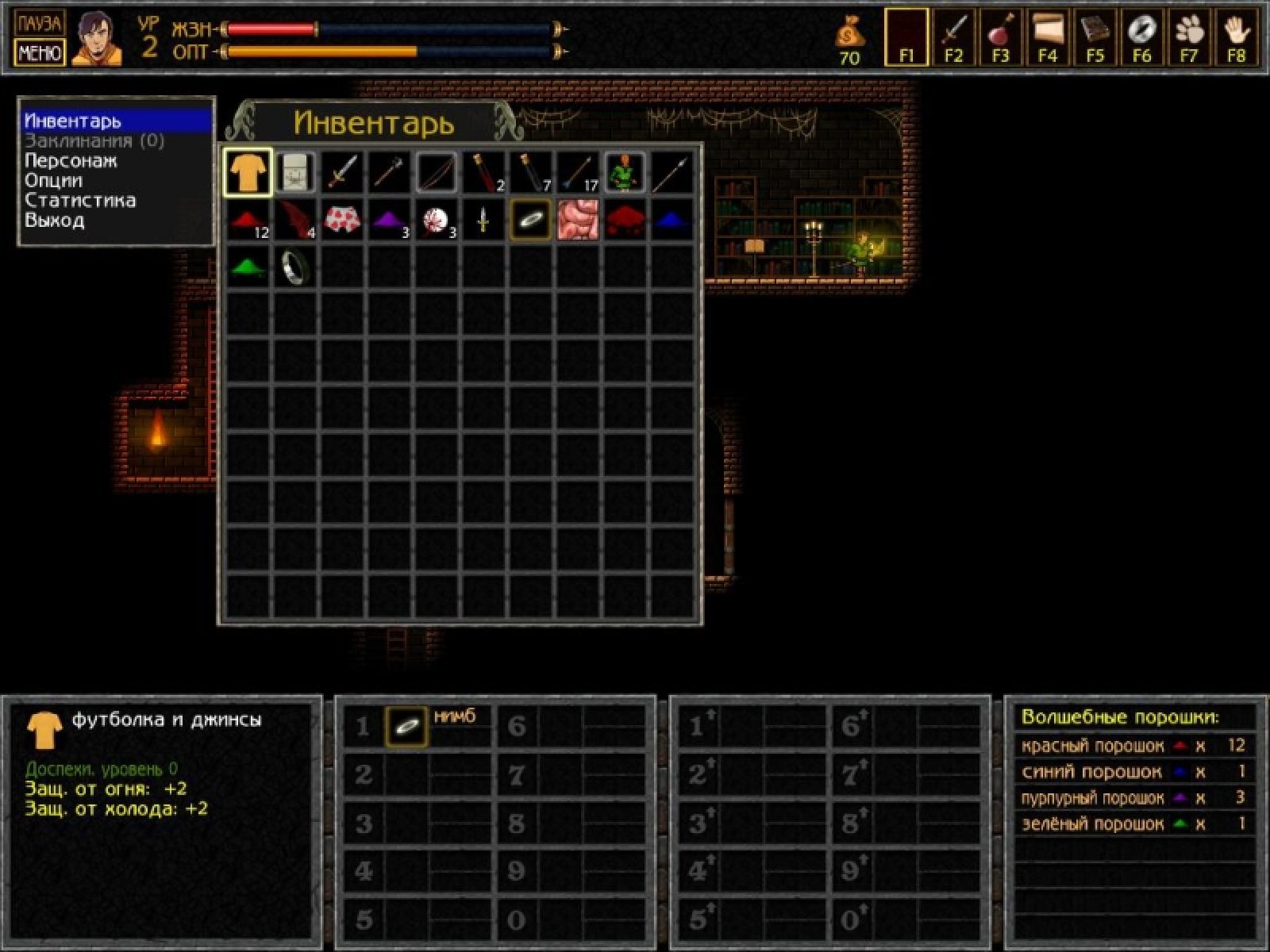Select the intestines item slot

(x=578, y=220)
